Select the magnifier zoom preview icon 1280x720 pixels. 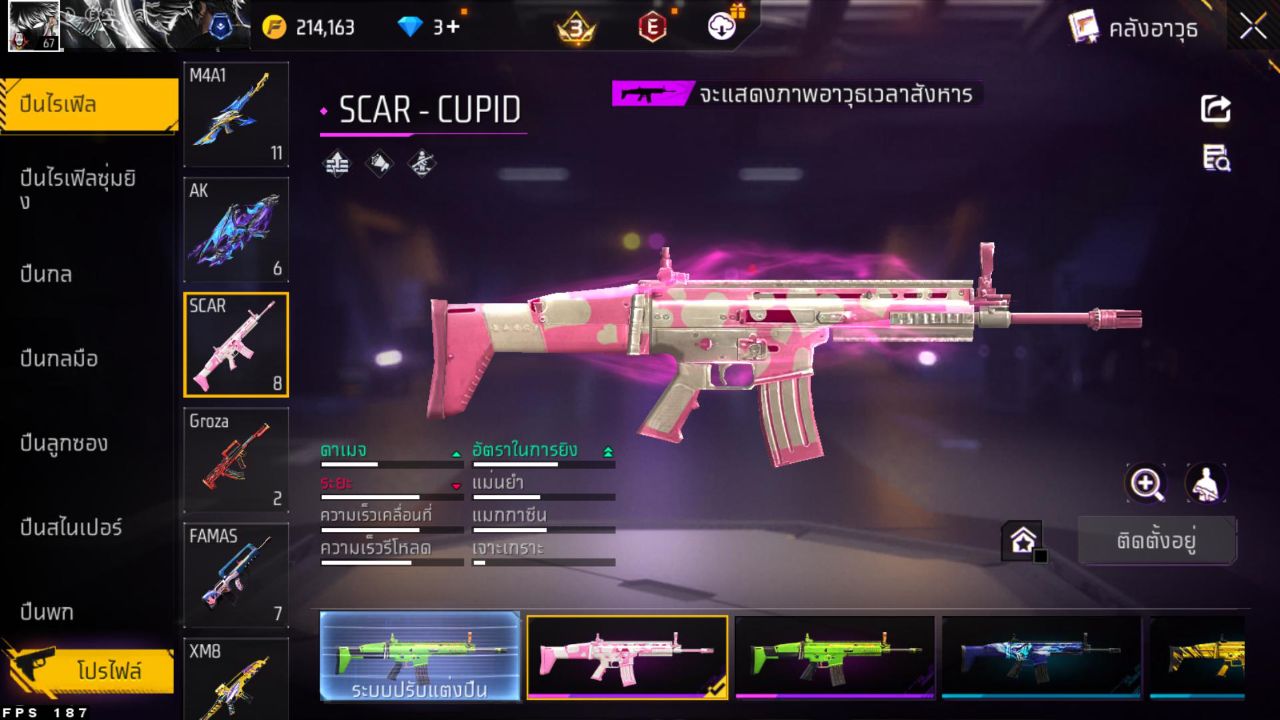pos(1146,484)
